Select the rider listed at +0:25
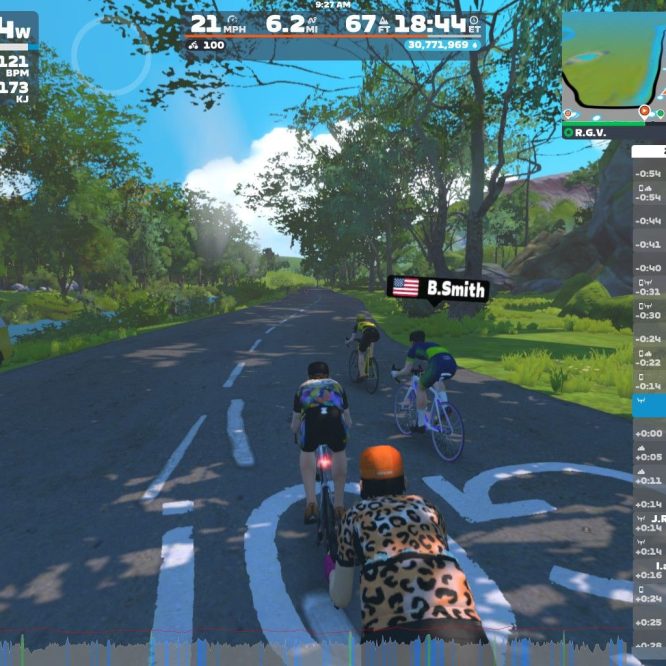666x666 pixels. 649,622
